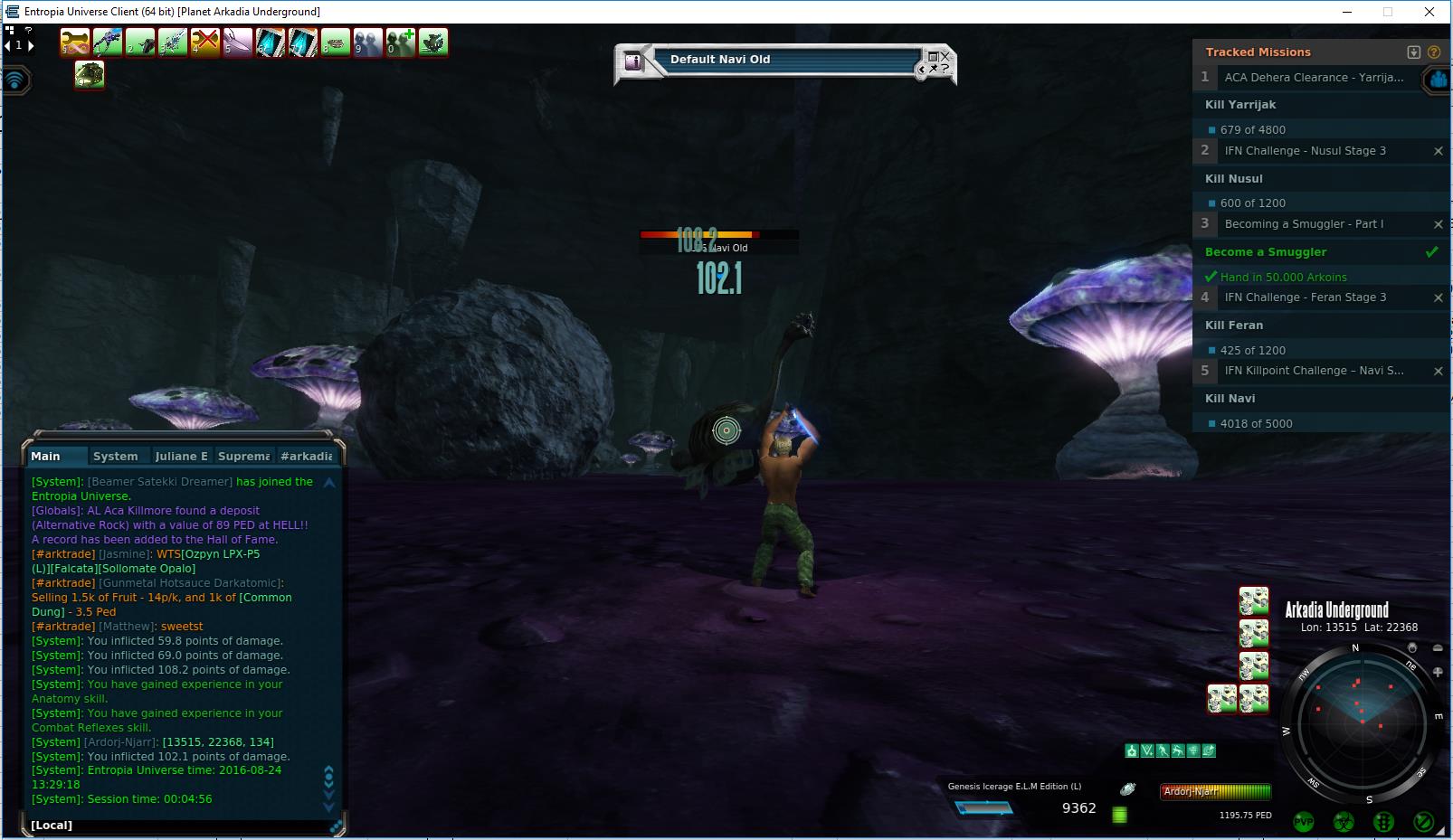Click the radar zoom-in plus button
This screenshot has width=1453, height=840.
pos(1439,672)
